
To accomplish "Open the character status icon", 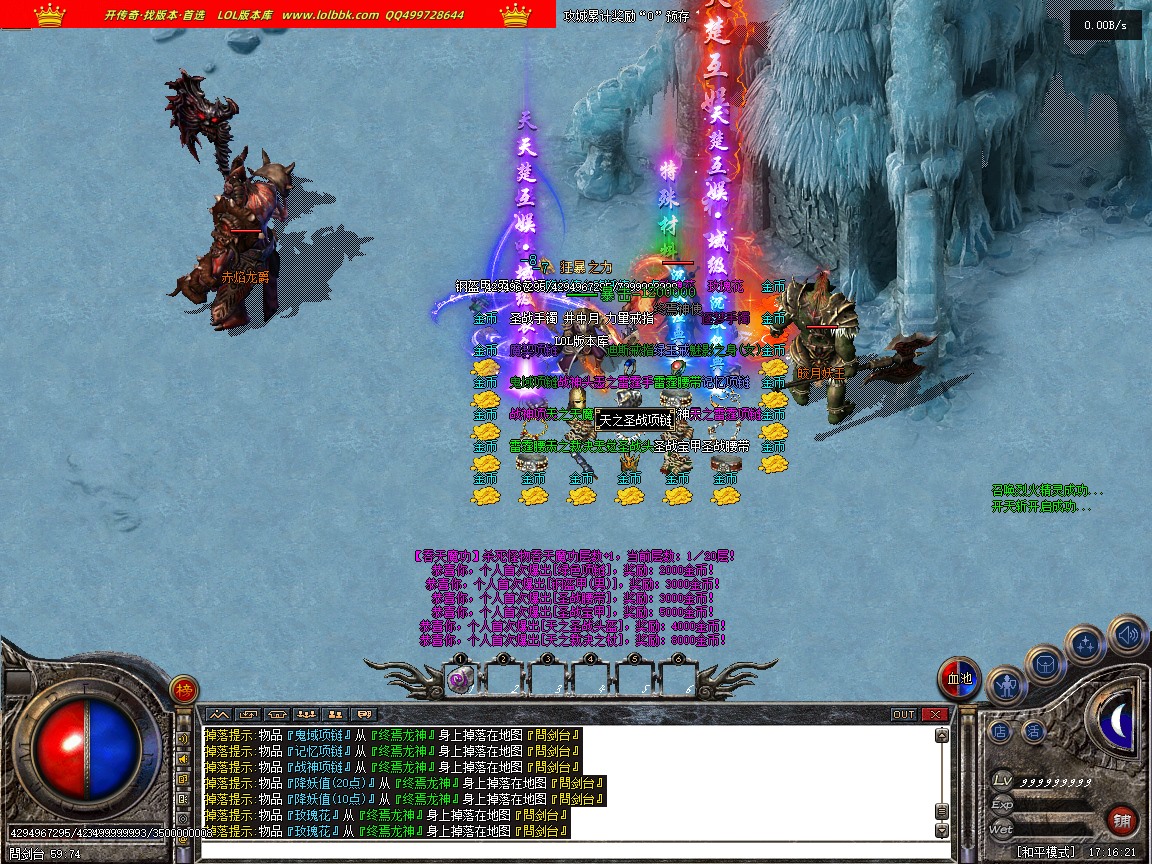I will [x=1006, y=686].
